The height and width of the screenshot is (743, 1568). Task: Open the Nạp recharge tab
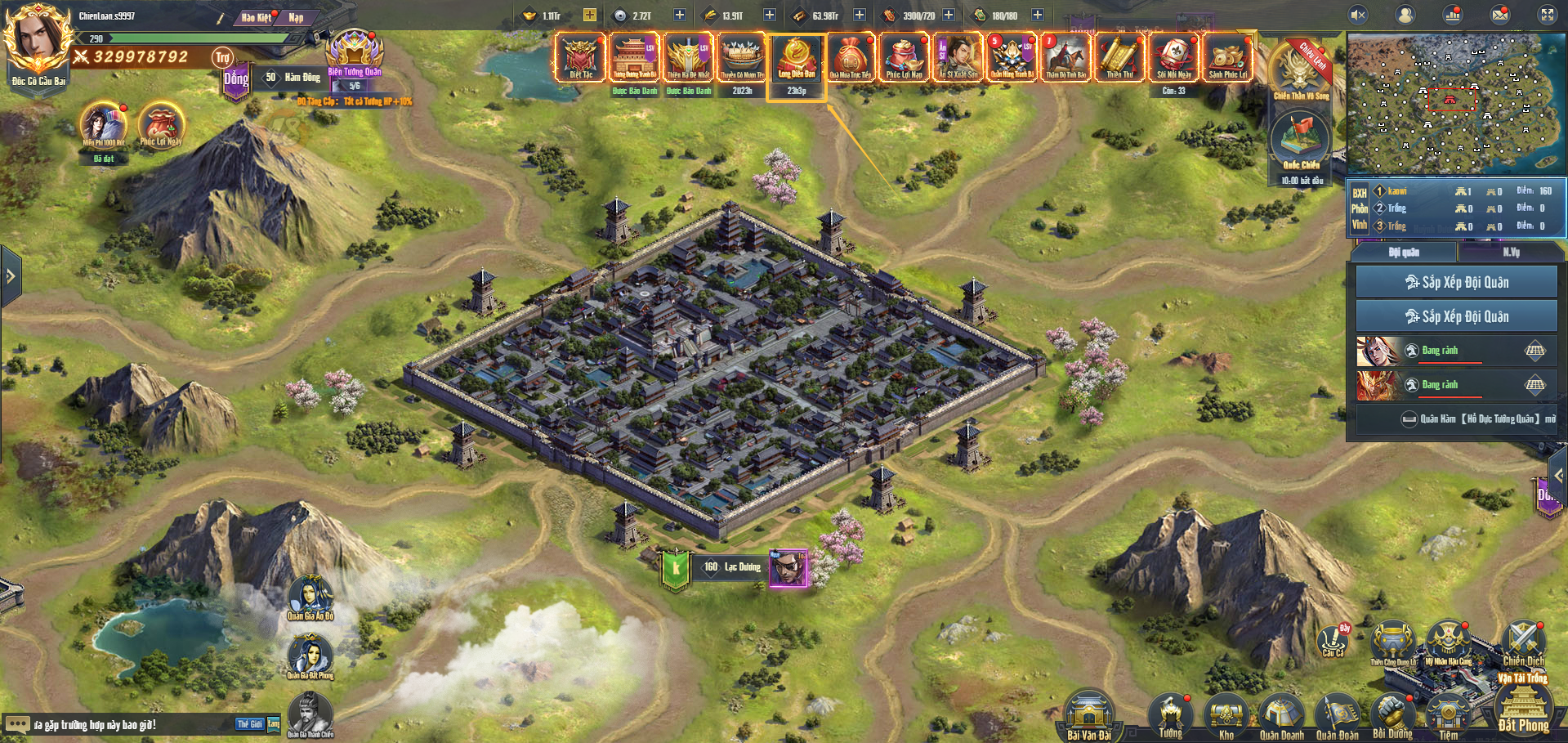(296, 17)
